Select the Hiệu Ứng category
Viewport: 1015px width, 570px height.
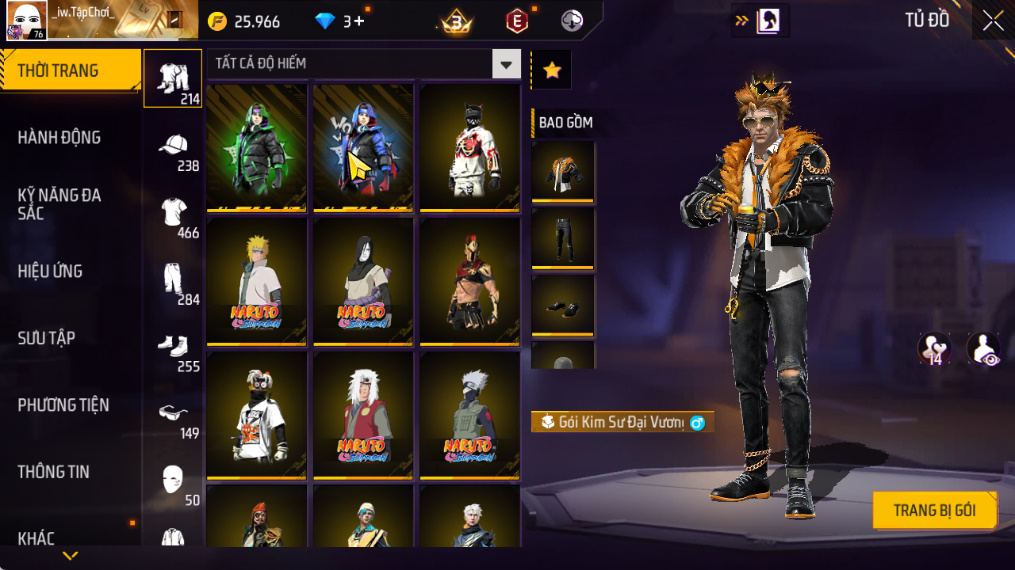pos(50,271)
